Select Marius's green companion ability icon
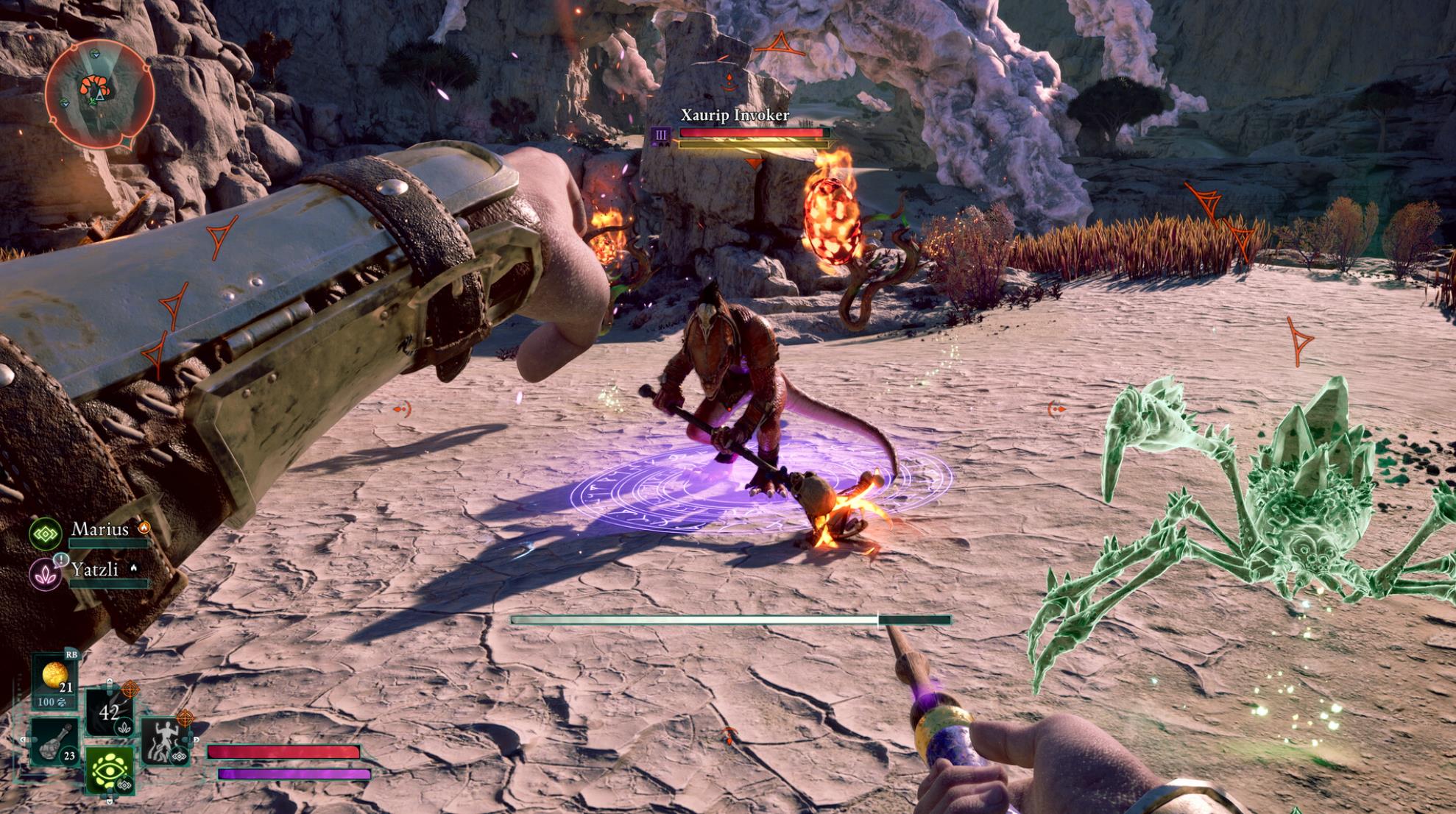This screenshot has height=814, width=1456. pos(46,533)
